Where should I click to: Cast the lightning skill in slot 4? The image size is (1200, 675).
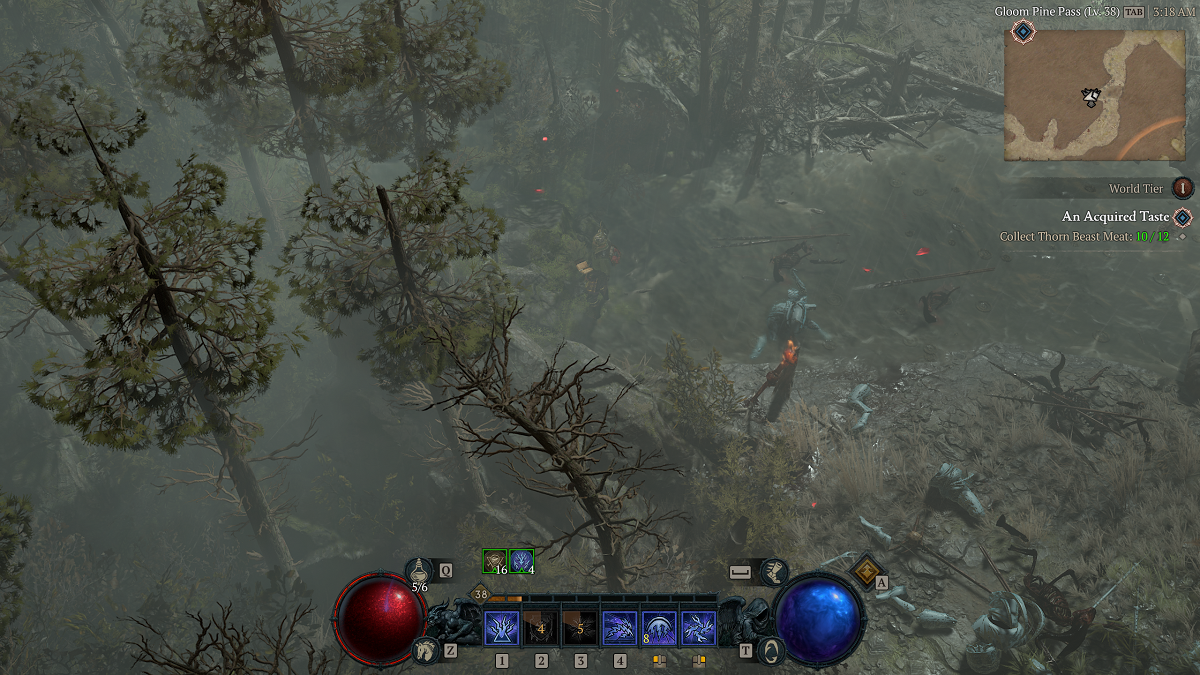coord(620,629)
